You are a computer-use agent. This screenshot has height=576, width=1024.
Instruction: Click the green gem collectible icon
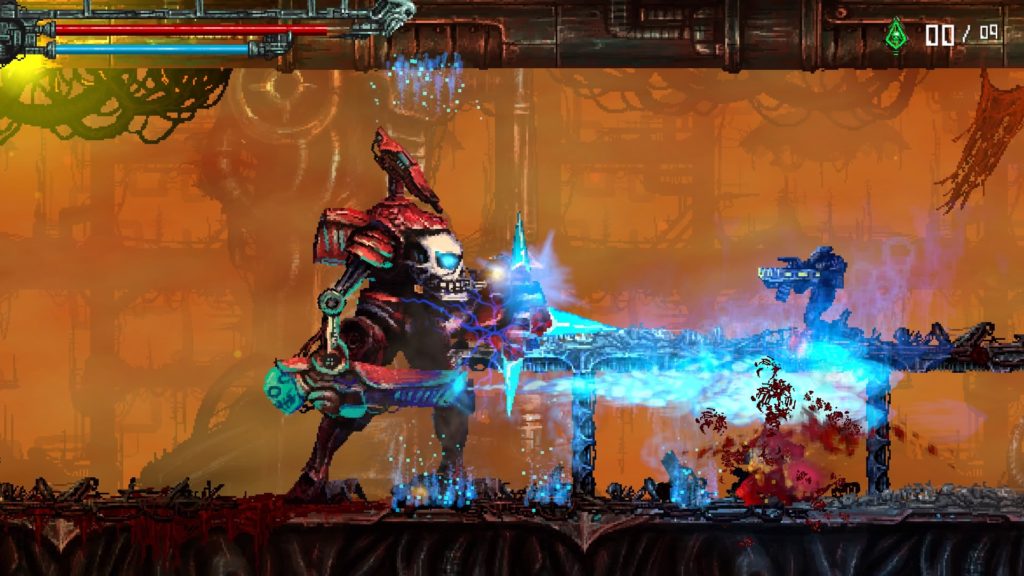pos(895,35)
